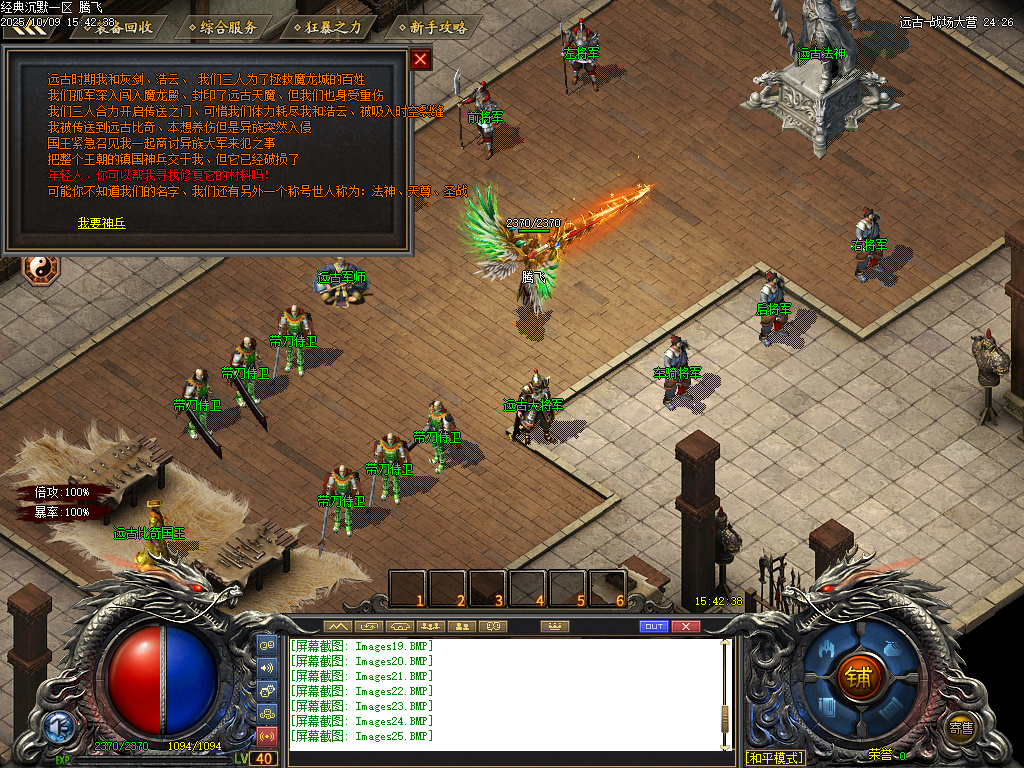Close the NPC dialogue window

click(x=421, y=59)
